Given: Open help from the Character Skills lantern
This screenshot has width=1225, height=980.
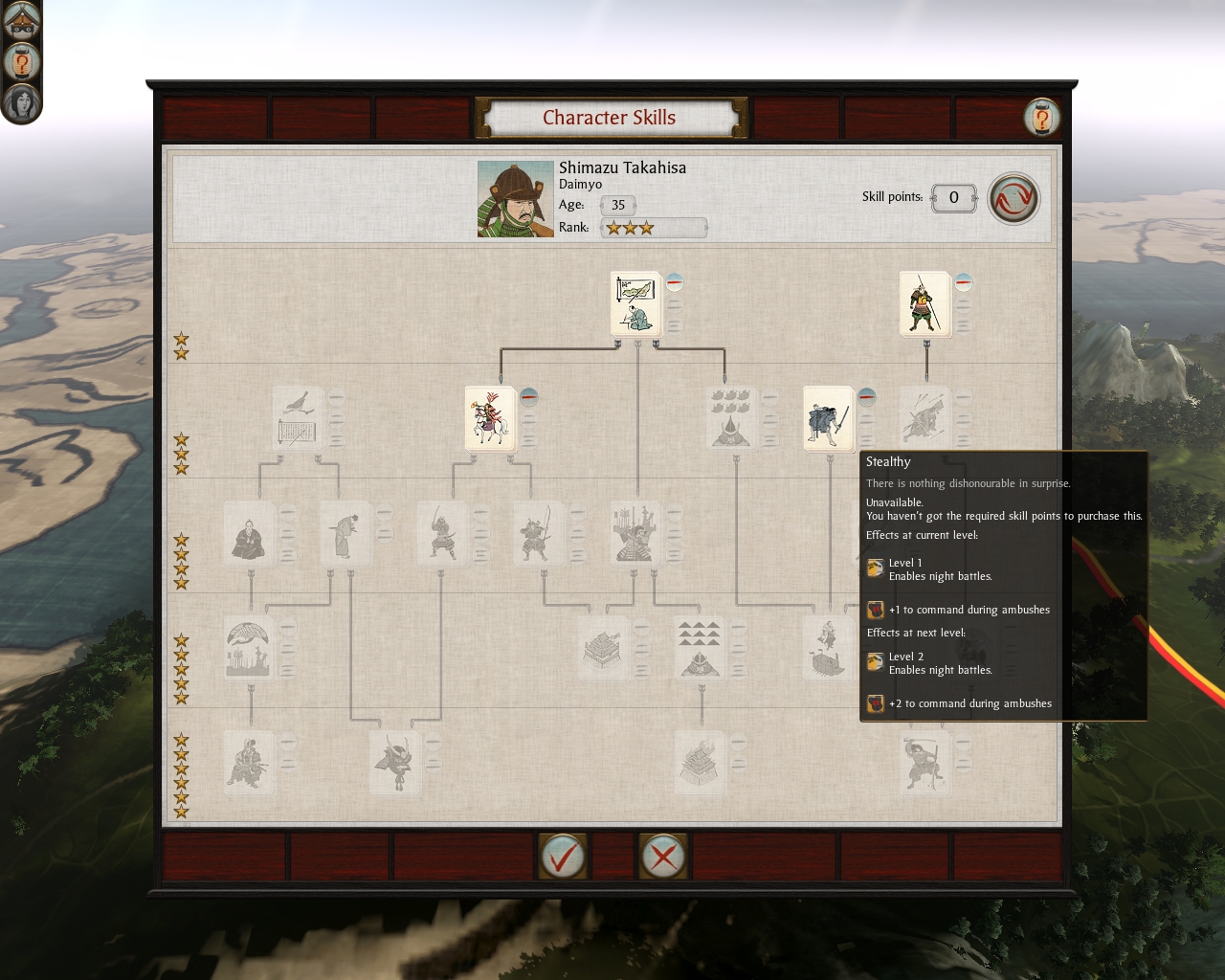Looking at the screenshot, I should point(1041,118).
